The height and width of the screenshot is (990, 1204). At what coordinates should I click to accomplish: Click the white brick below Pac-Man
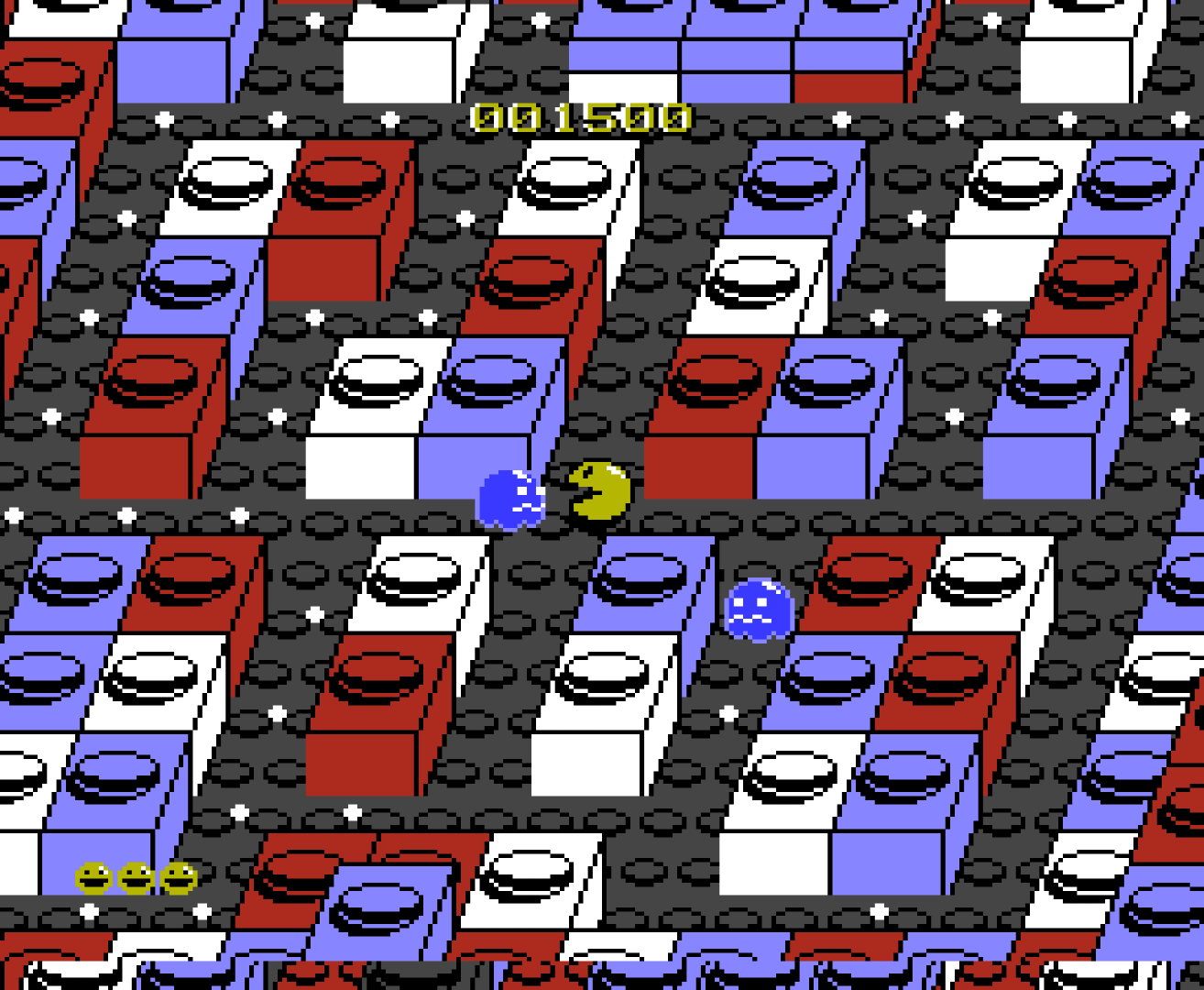click(x=605, y=697)
